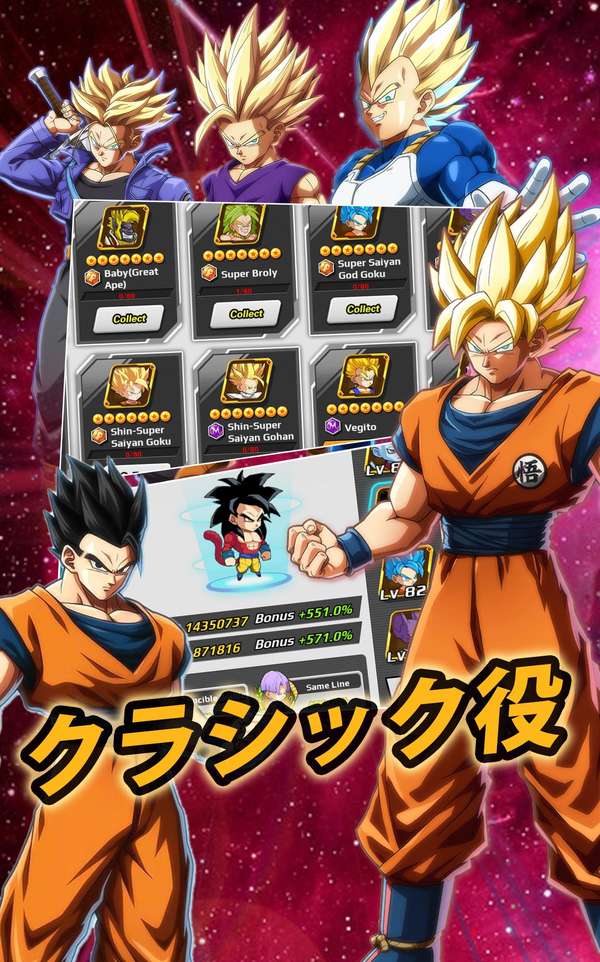Claim Super Saiyan God Goku with Collect
600x962 pixels.
pyautogui.click(x=363, y=308)
